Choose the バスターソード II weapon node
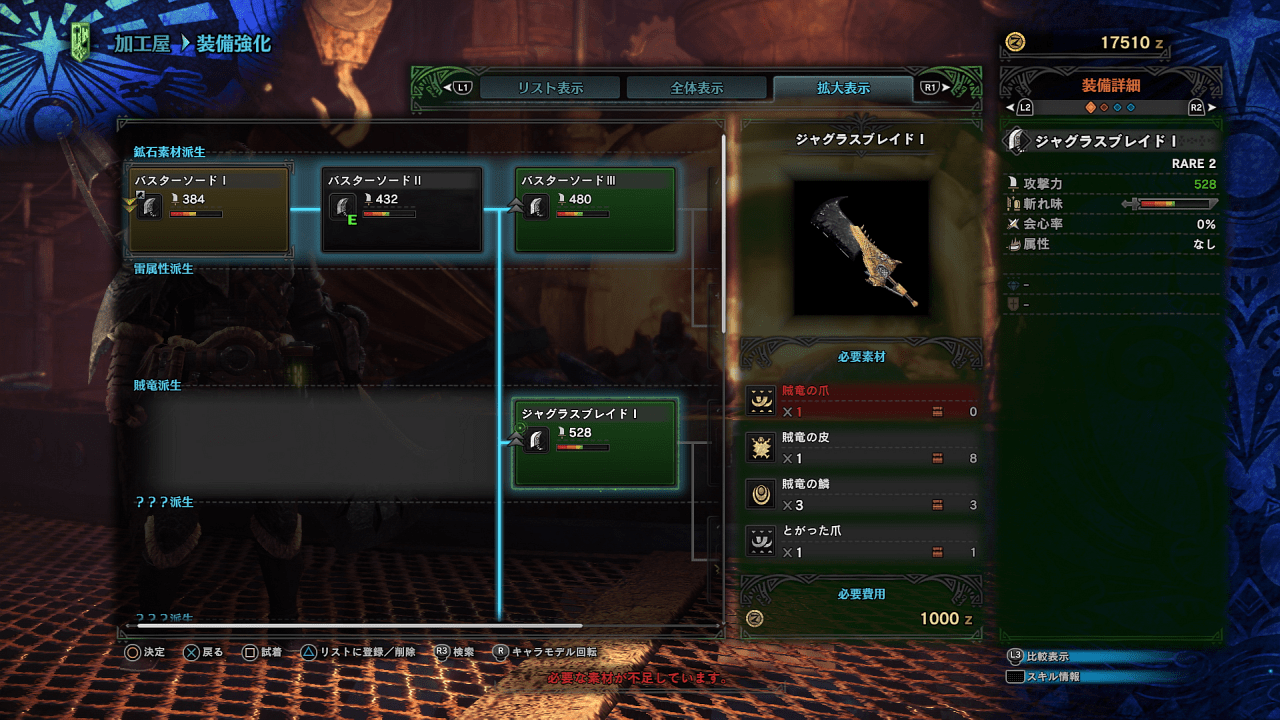 (x=402, y=210)
